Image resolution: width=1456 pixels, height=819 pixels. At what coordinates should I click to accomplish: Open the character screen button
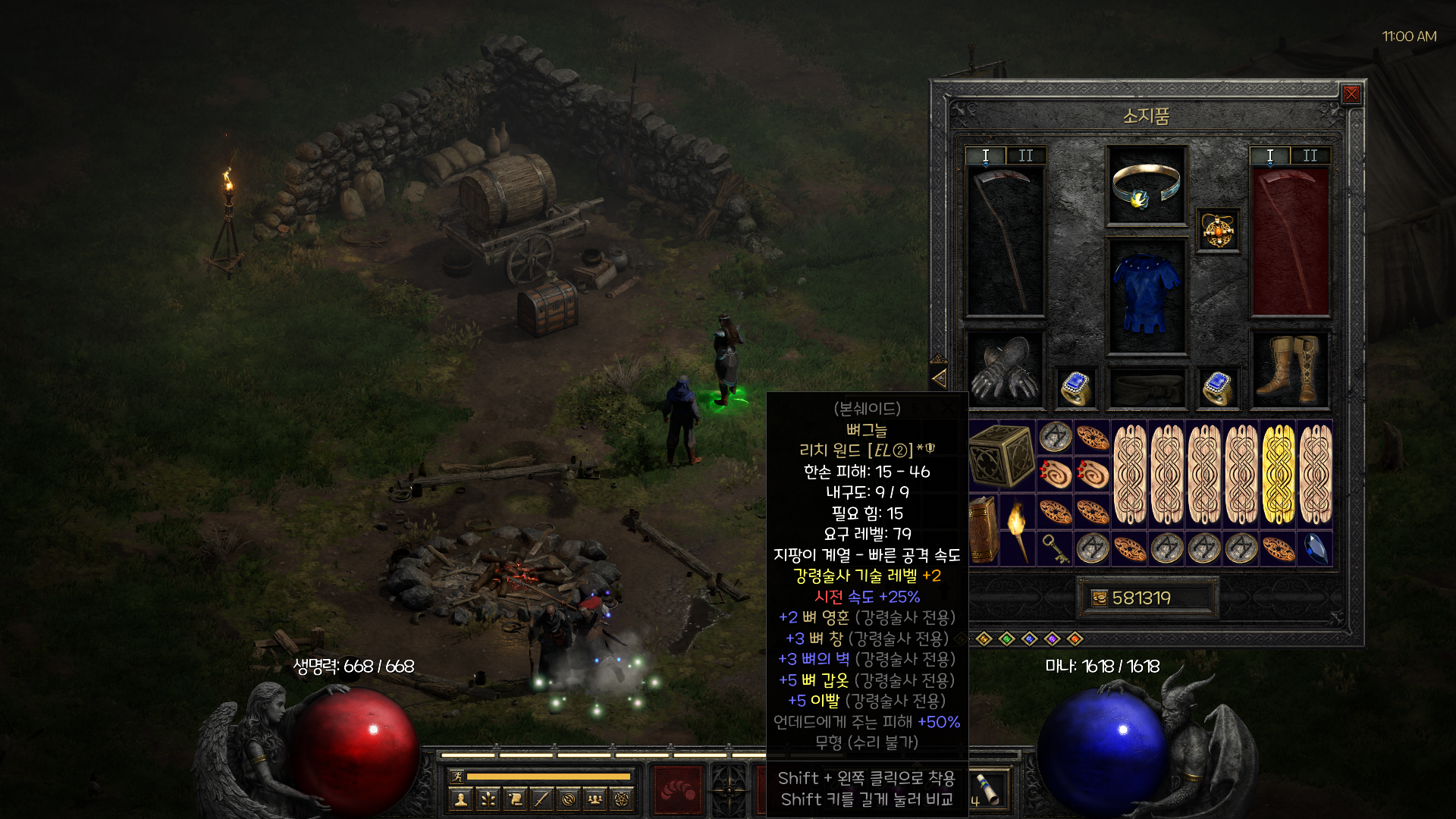pos(461,799)
